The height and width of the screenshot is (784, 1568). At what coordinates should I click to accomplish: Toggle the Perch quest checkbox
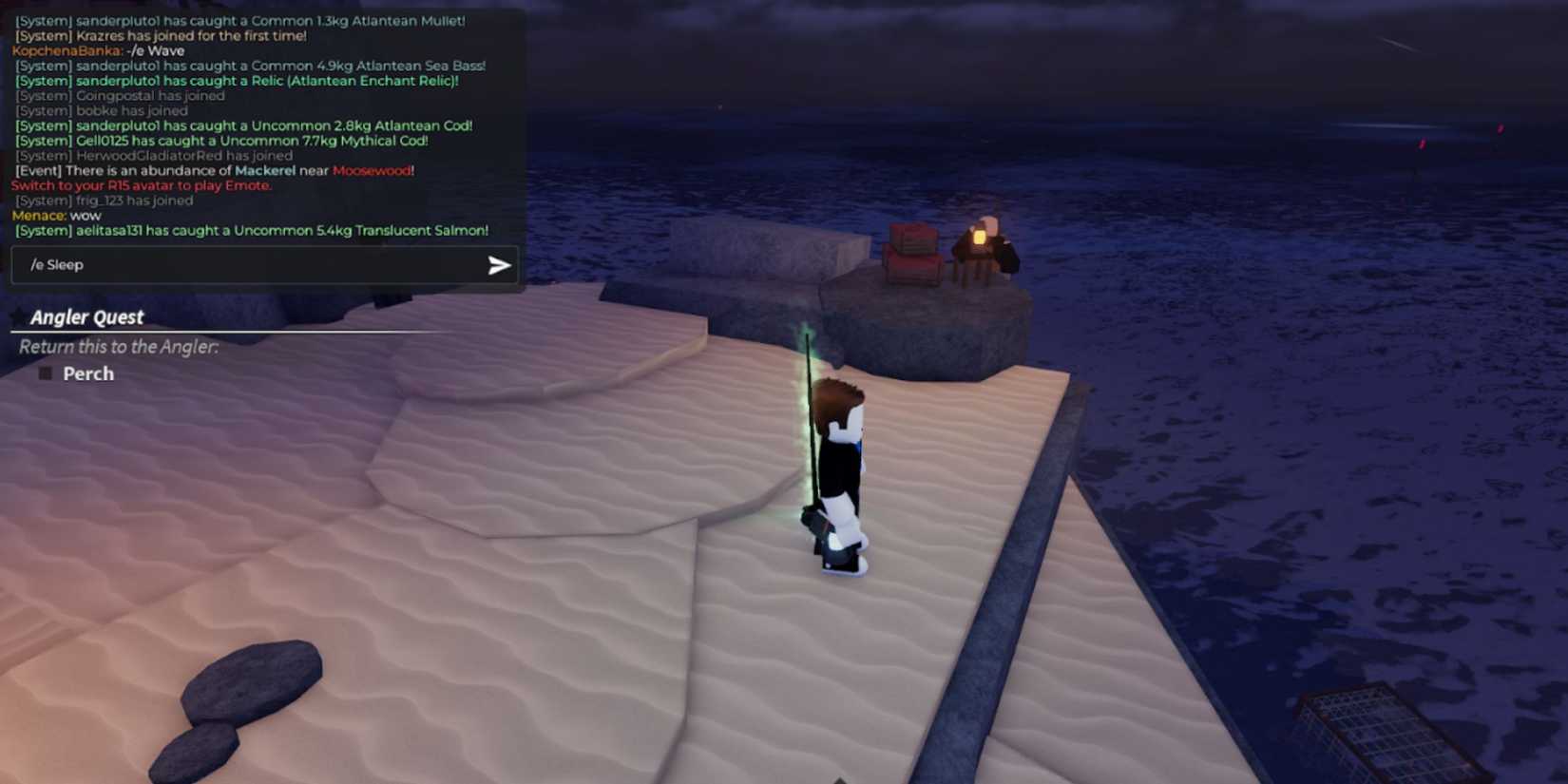point(44,373)
